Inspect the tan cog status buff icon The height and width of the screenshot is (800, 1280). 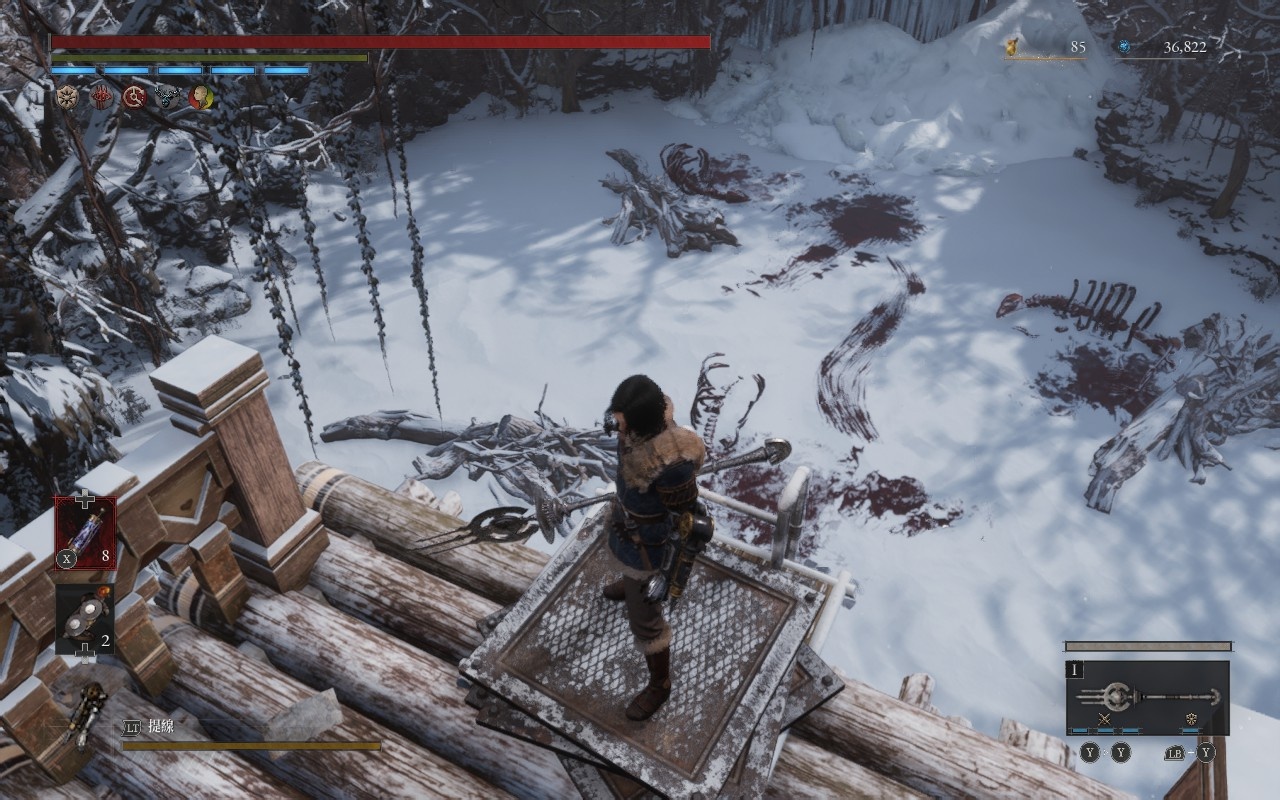[68, 97]
